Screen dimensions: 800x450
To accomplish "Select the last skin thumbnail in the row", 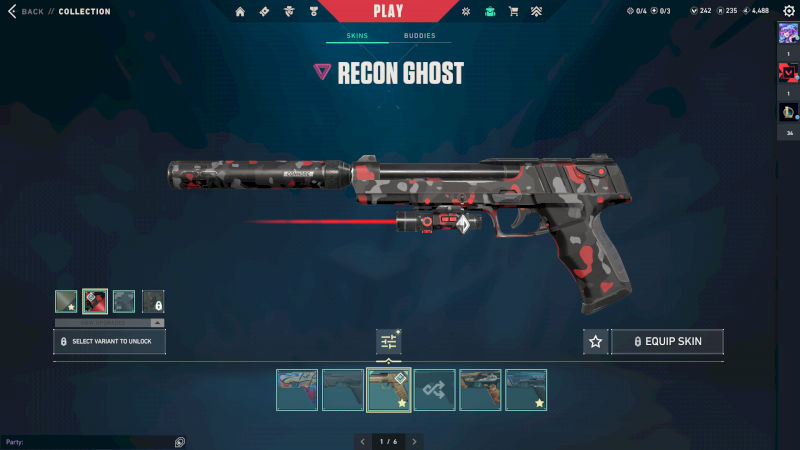I will 526,390.
